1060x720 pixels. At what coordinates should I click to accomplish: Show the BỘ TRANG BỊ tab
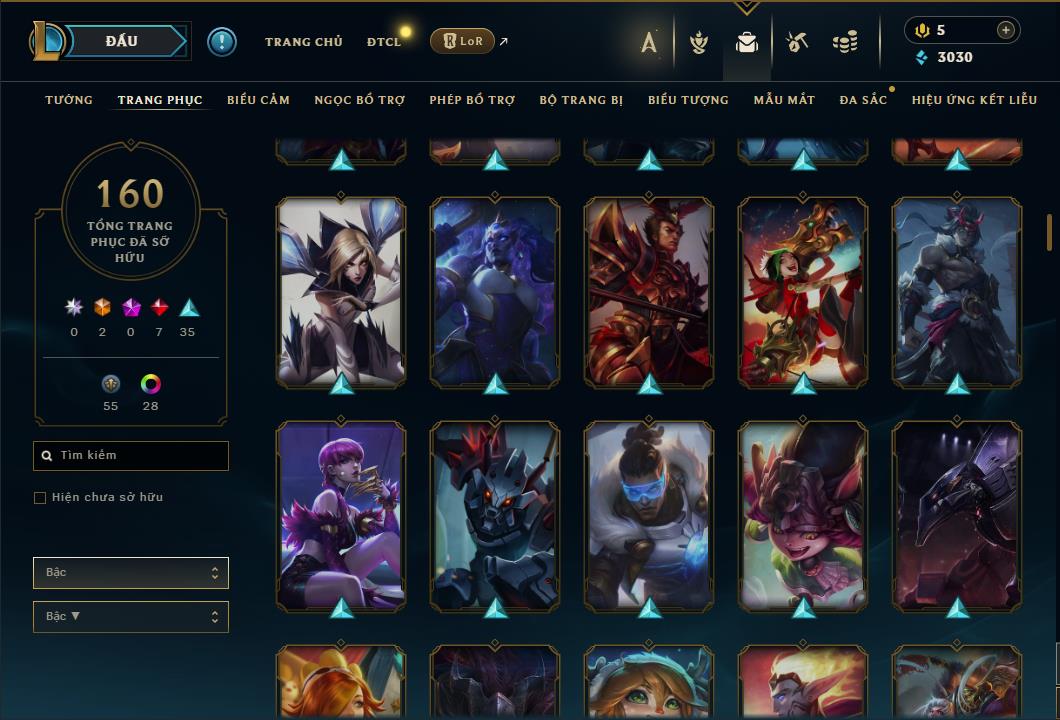click(x=580, y=100)
